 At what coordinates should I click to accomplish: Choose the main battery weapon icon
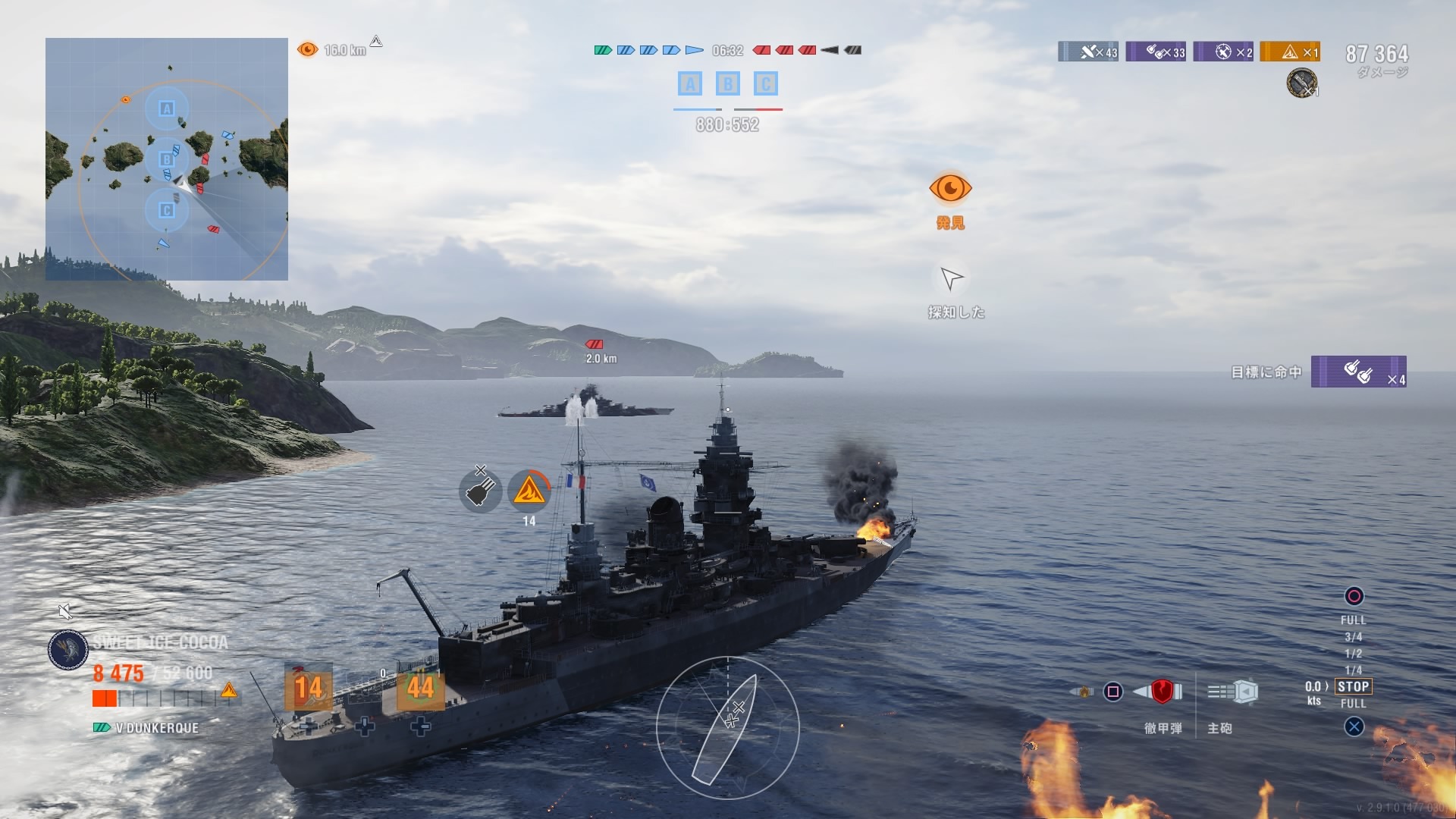[x=1234, y=692]
